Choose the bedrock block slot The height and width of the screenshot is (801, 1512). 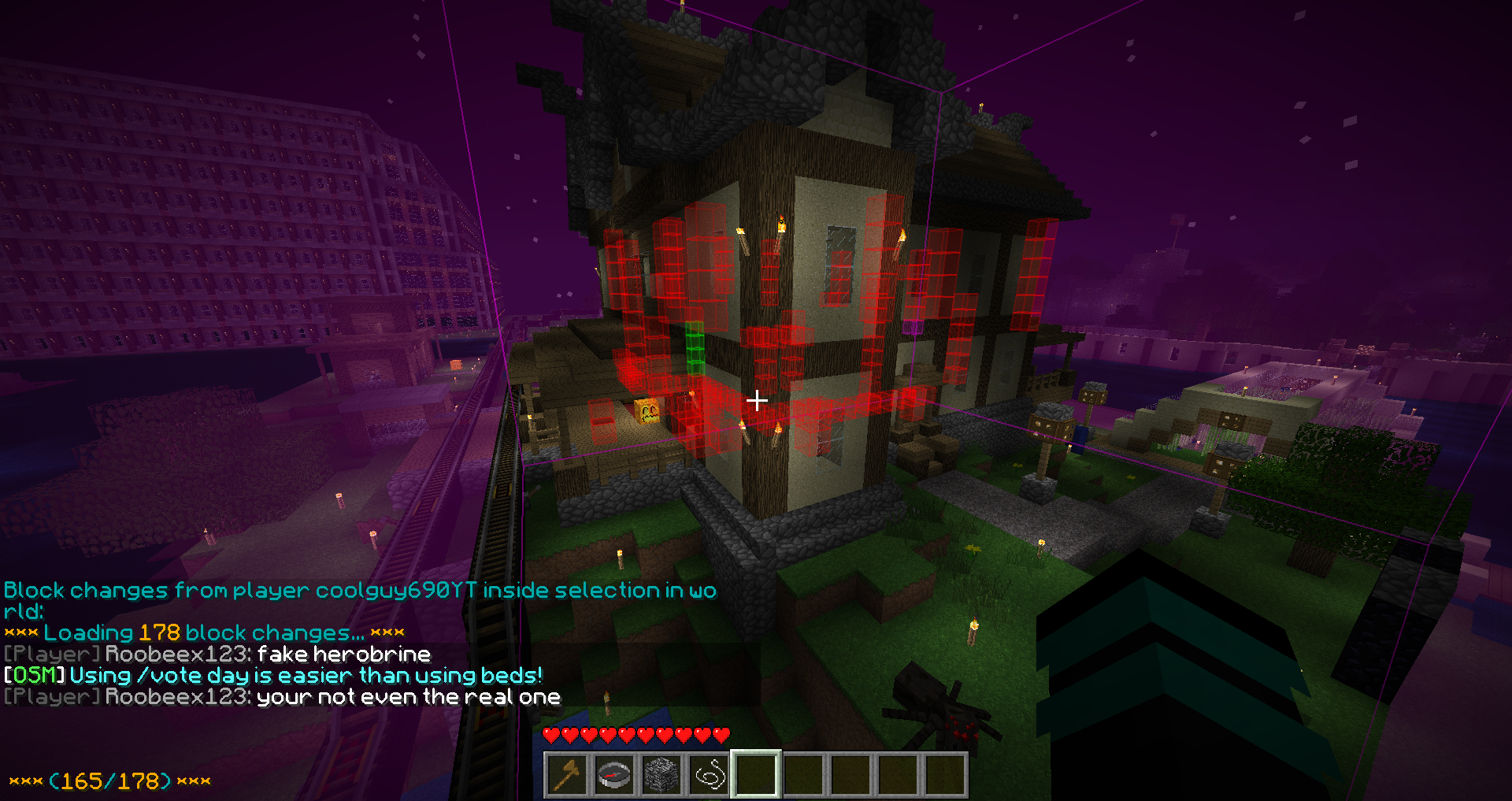661,775
